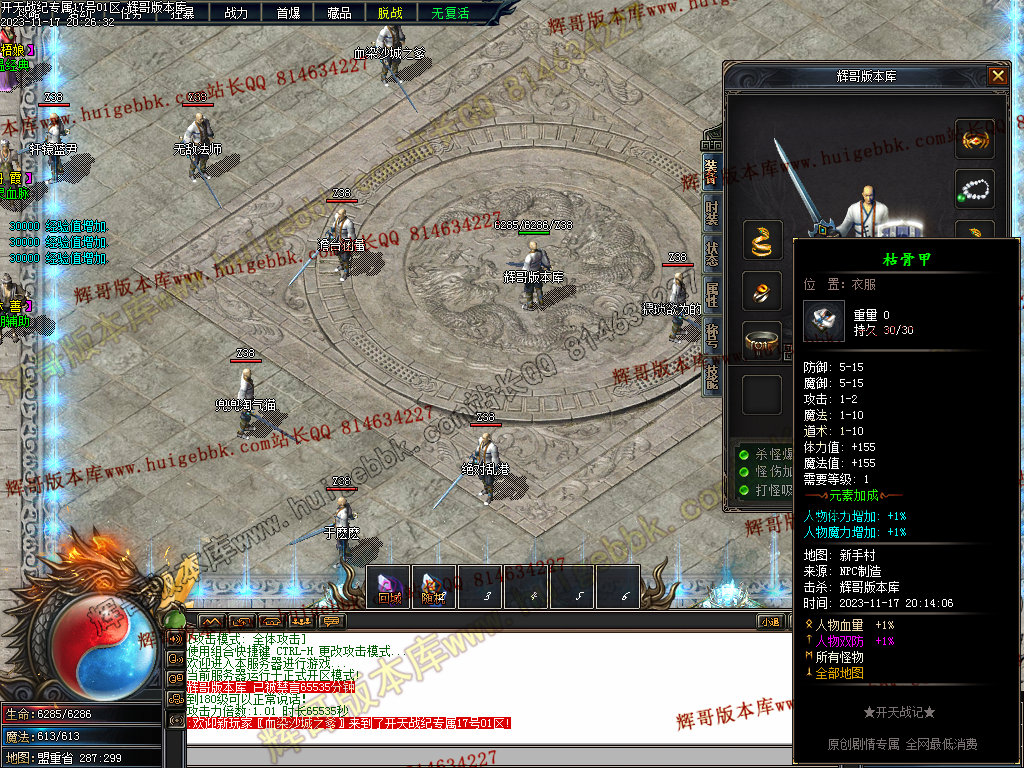Switch to the 时装 tab

pos(711,212)
